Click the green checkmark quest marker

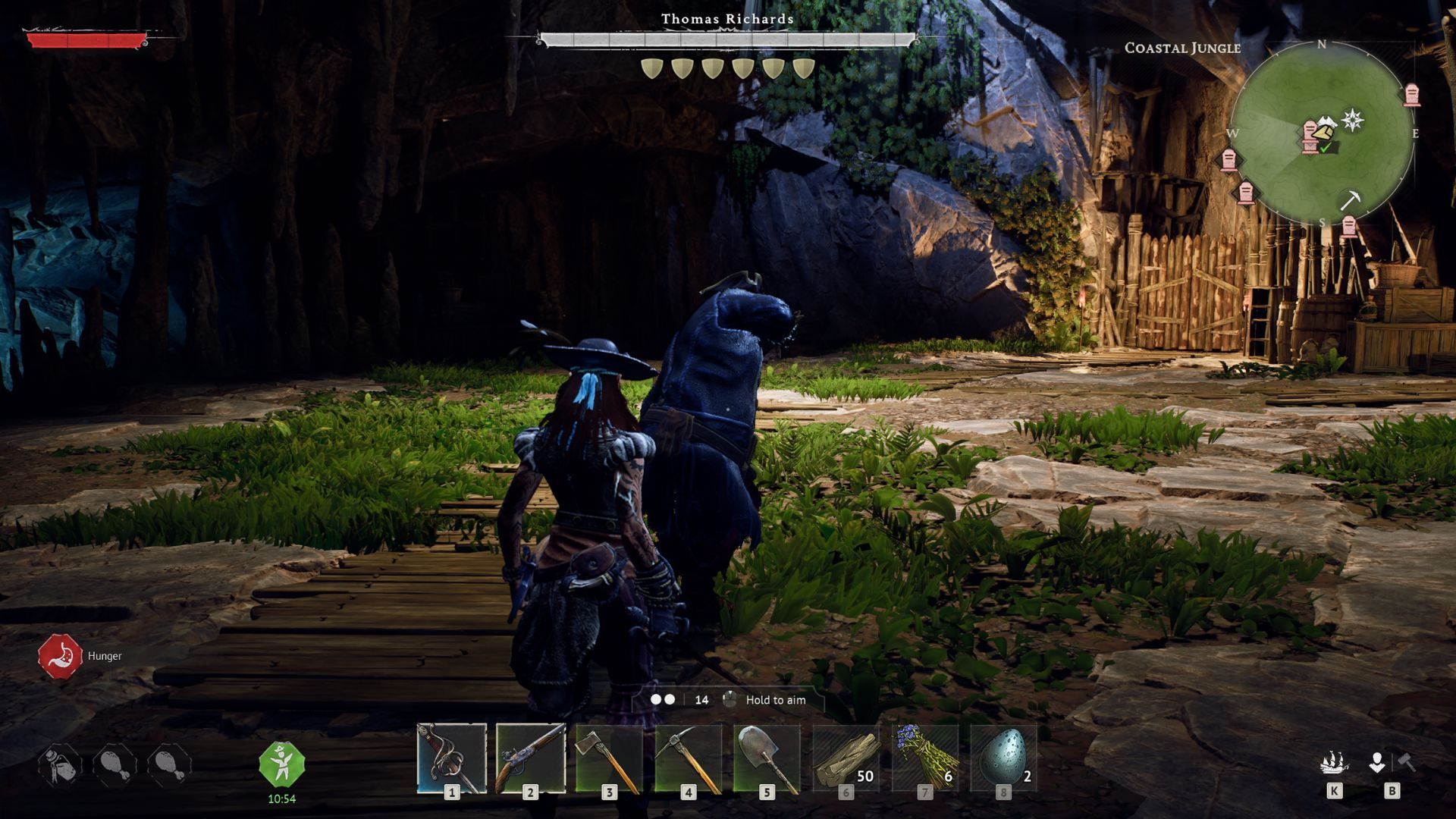click(1325, 148)
